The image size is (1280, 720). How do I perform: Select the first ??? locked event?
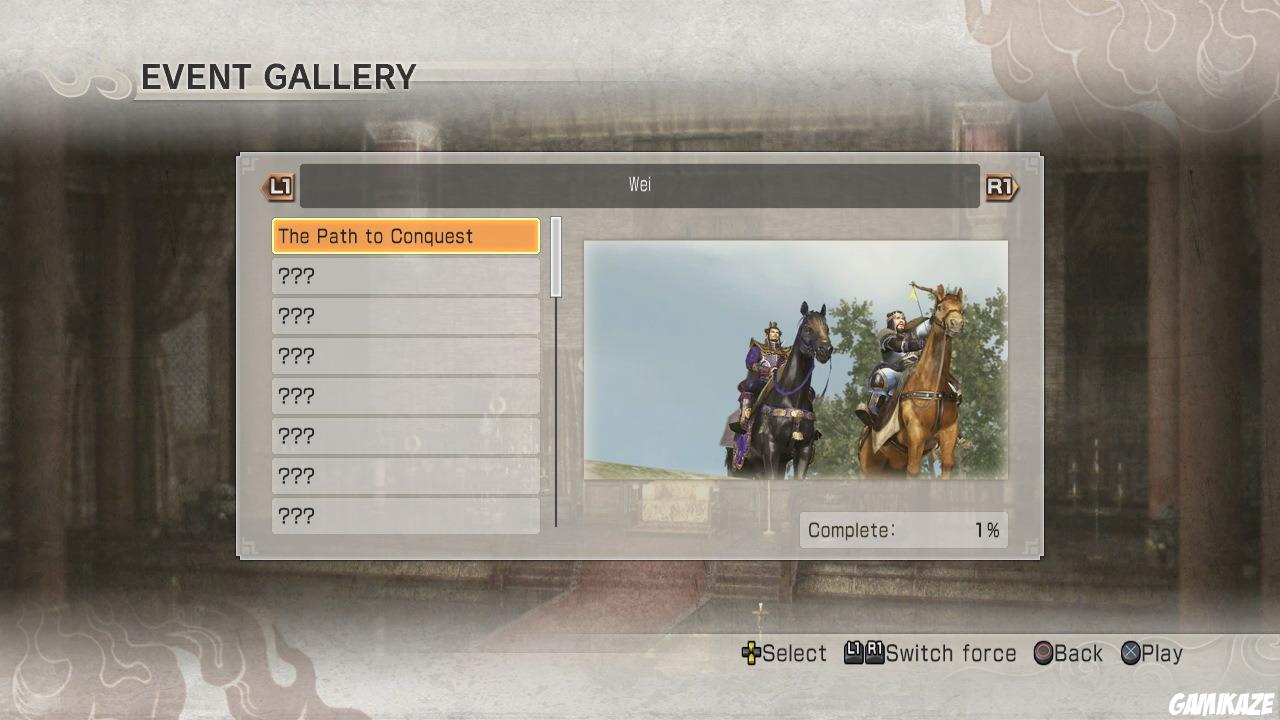coord(405,276)
